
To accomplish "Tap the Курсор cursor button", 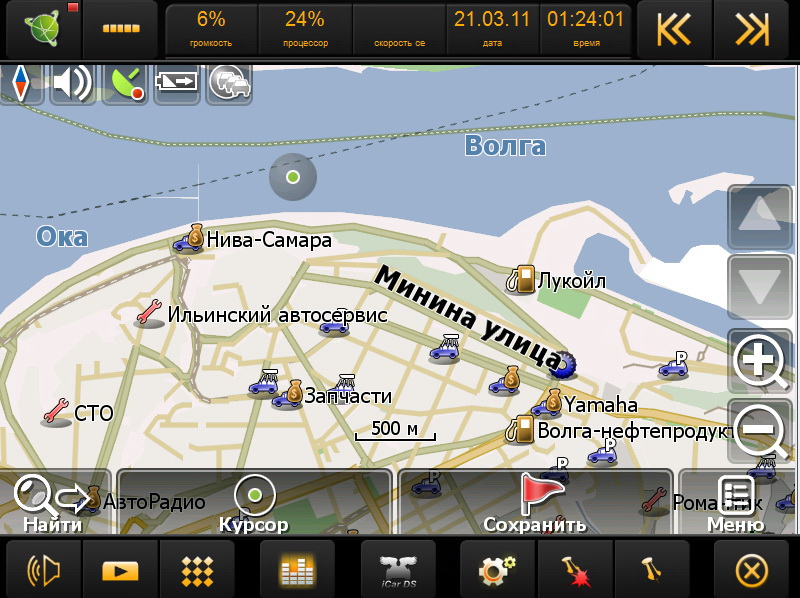I will 254,502.
